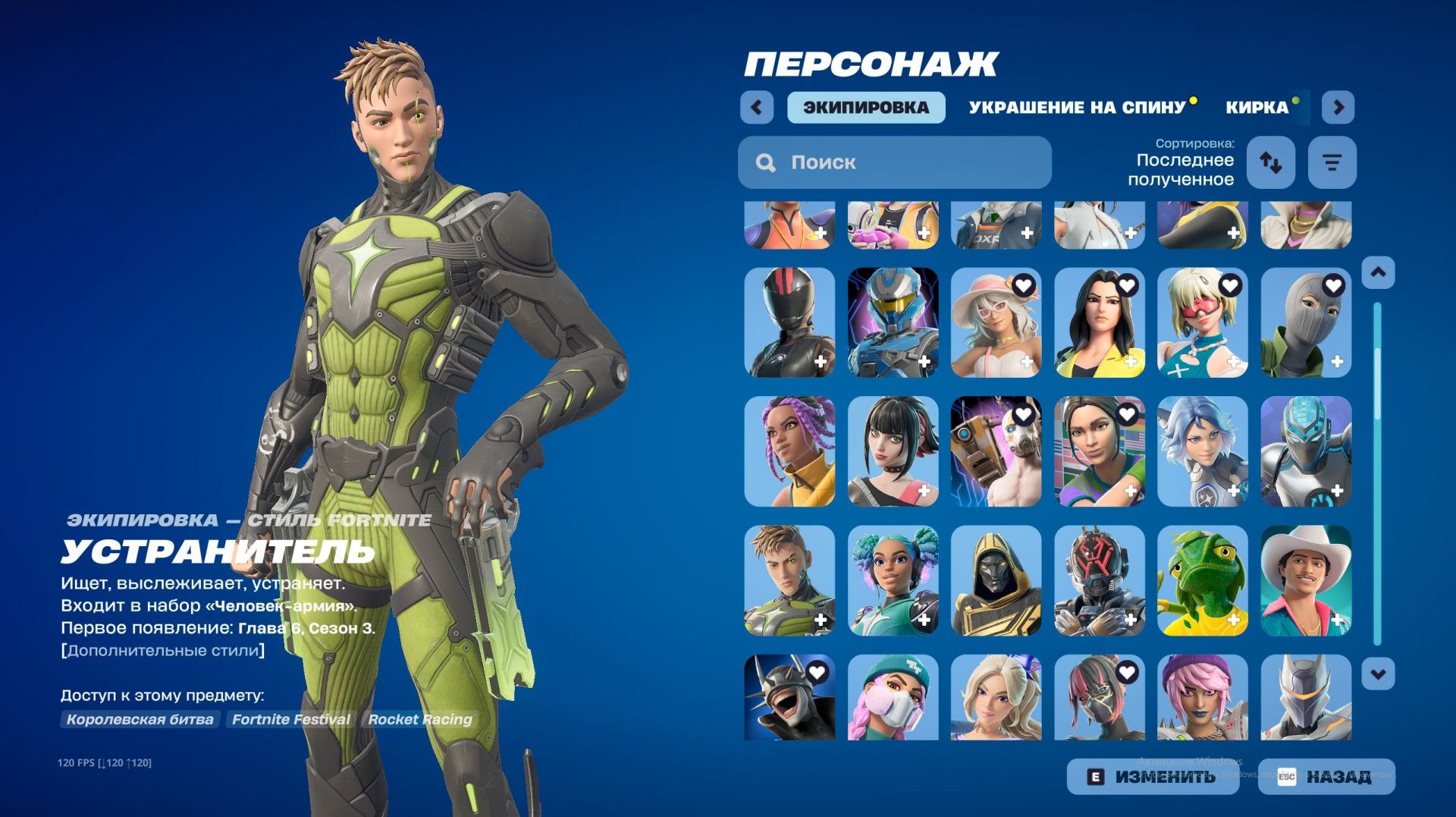Open the Дополнительные стили link

(163, 651)
